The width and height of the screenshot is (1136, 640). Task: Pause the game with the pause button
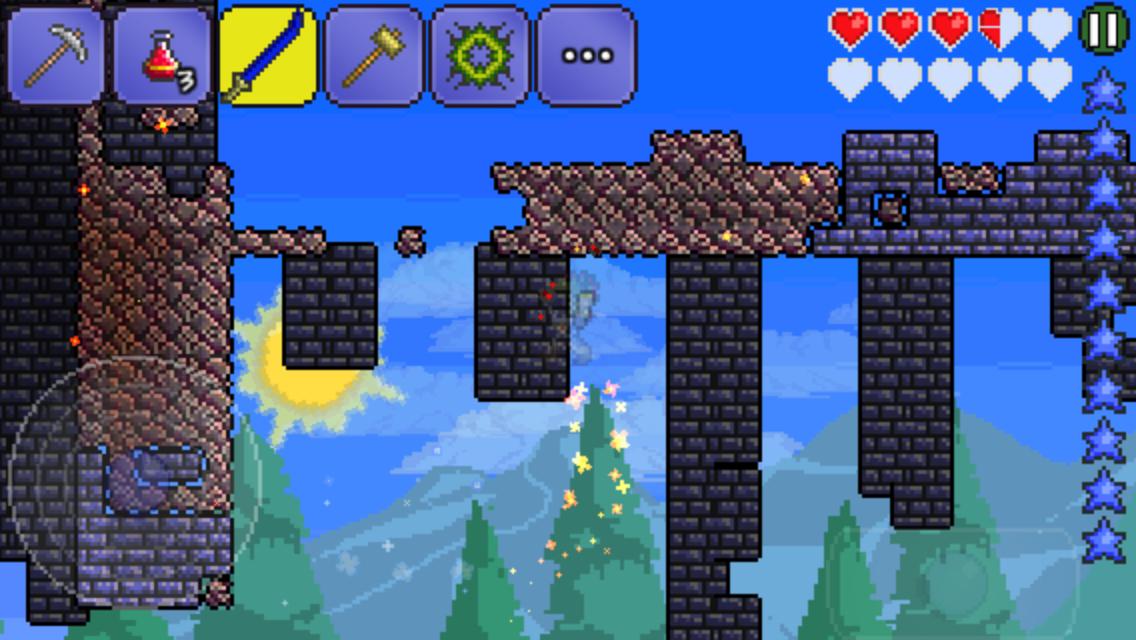[x=1103, y=30]
